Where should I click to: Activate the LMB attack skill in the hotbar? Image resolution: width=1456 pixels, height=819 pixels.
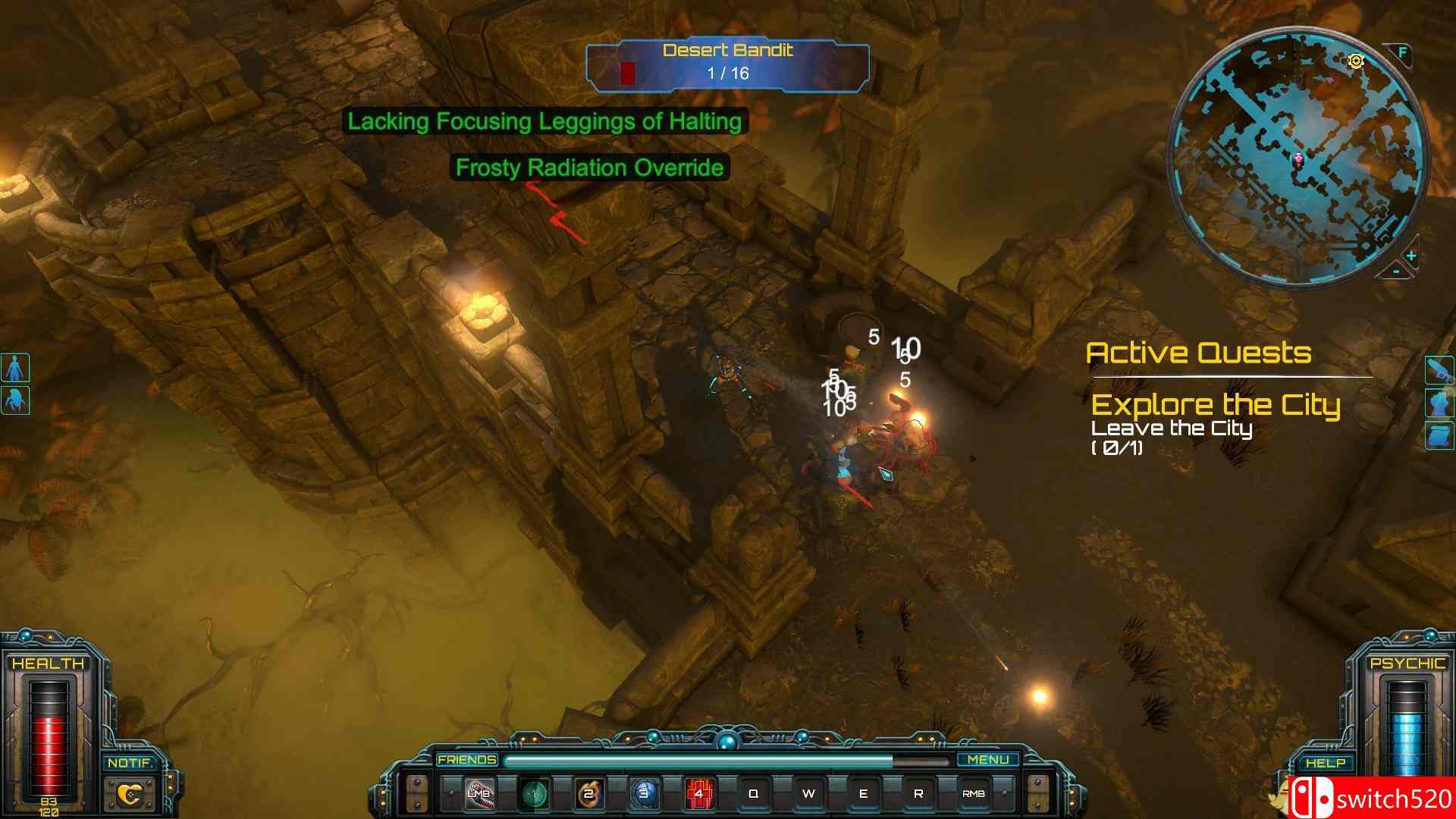point(479,792)
